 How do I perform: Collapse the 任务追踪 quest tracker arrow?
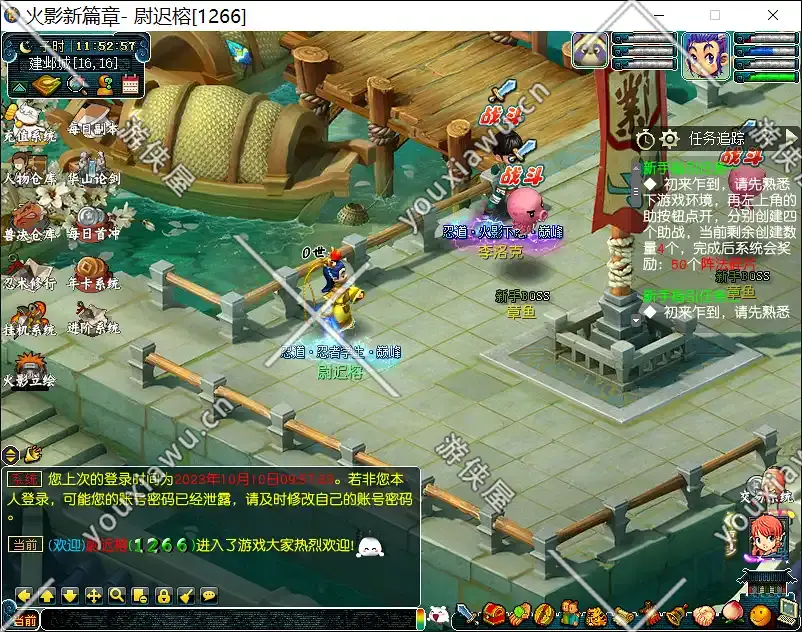pos(790,138)
